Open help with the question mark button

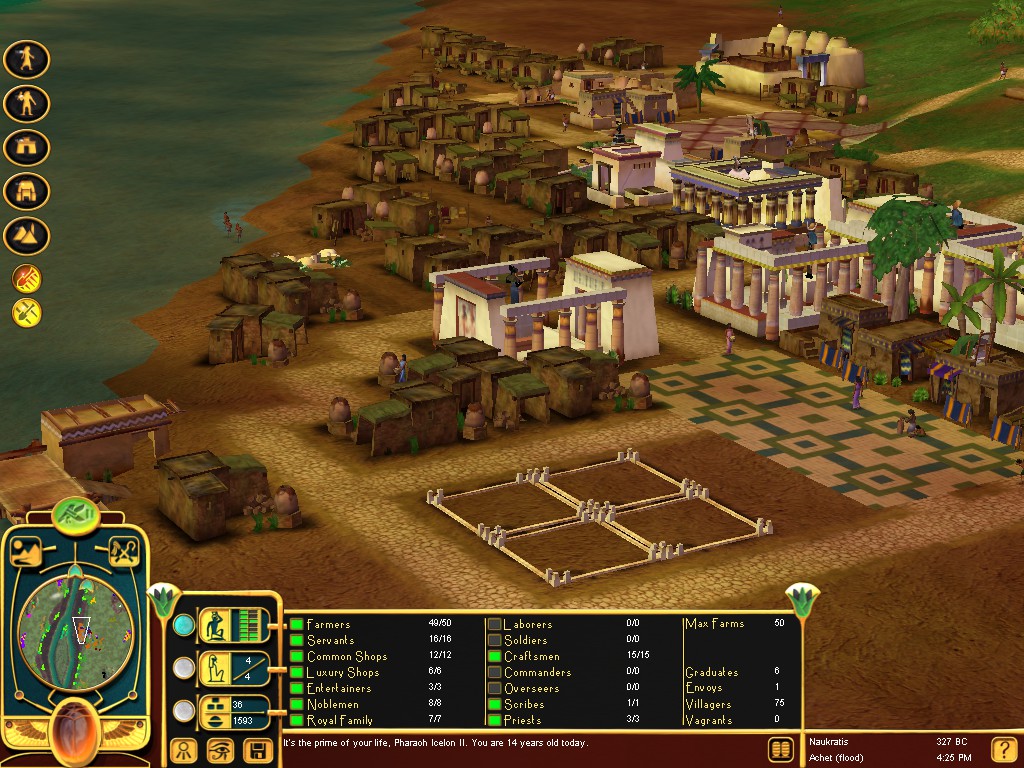click(1003, 749)
